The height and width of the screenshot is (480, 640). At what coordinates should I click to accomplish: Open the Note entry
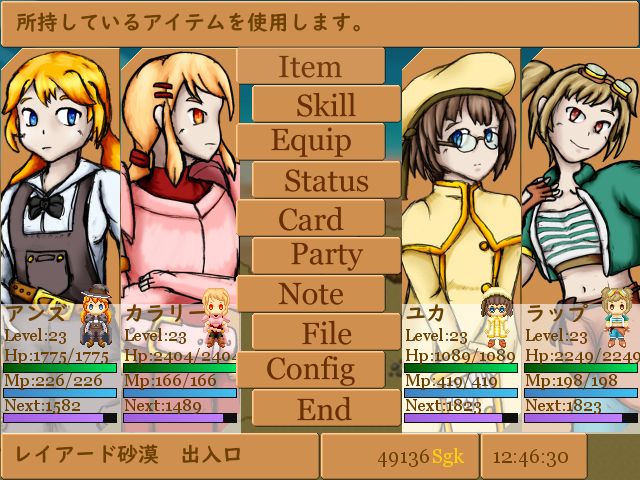pyautogui.click(x=310, y=294)
